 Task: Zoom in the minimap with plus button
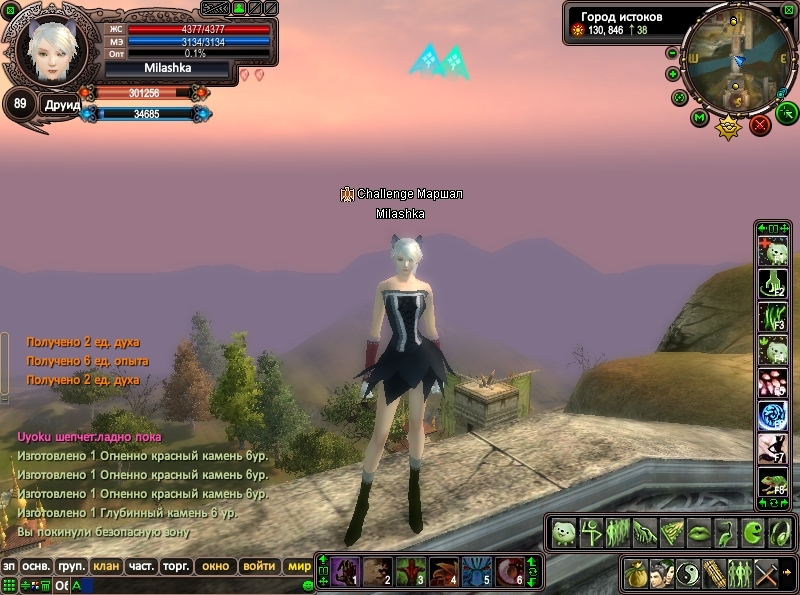click(x=672, y=74)
